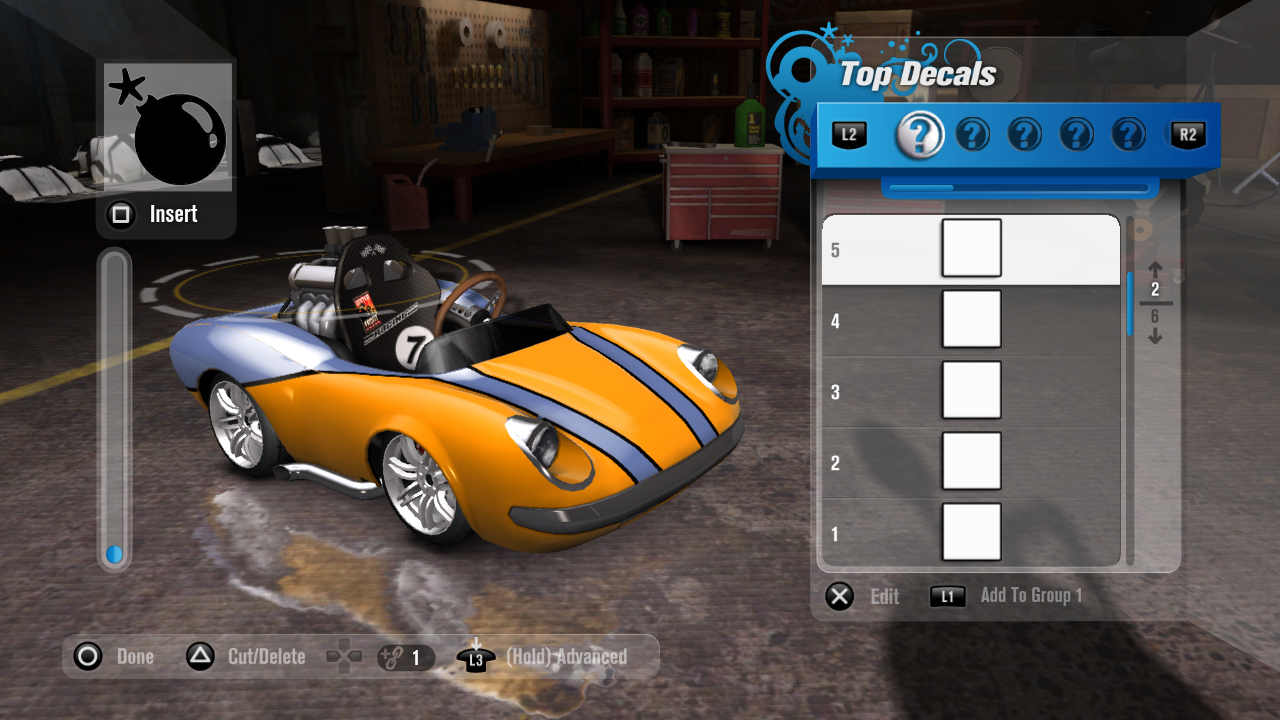
Task: Select decal layer row 1
Action: click(970, 532)
